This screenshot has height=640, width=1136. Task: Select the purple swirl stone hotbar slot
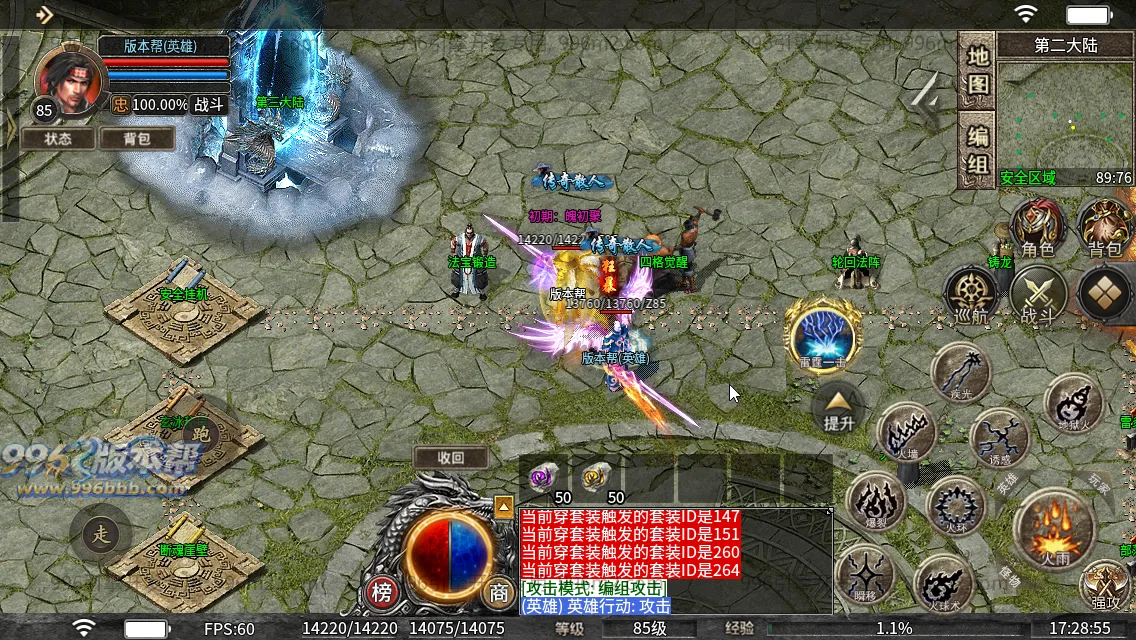544,476
